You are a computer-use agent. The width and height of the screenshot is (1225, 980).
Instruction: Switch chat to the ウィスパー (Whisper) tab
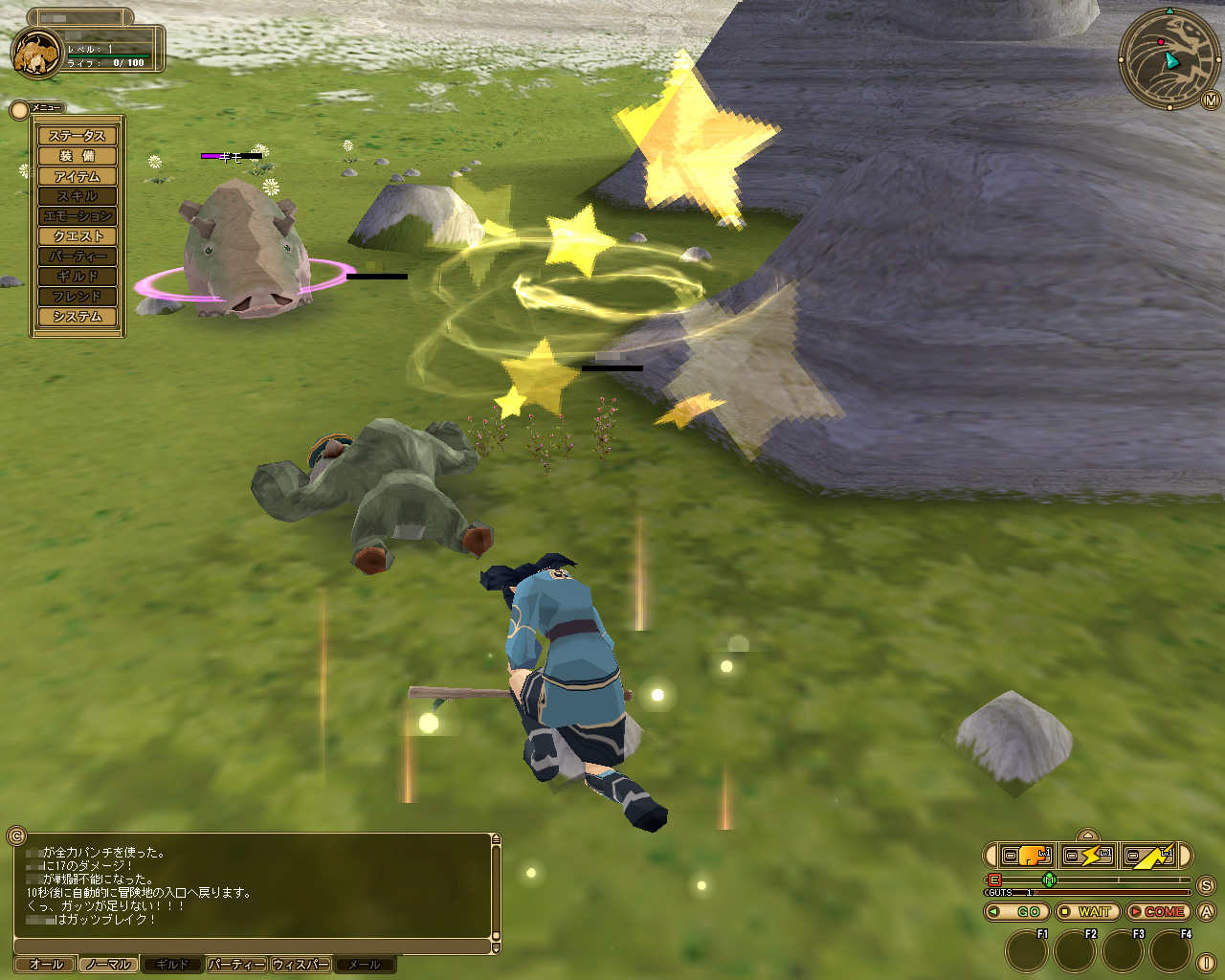301,965
